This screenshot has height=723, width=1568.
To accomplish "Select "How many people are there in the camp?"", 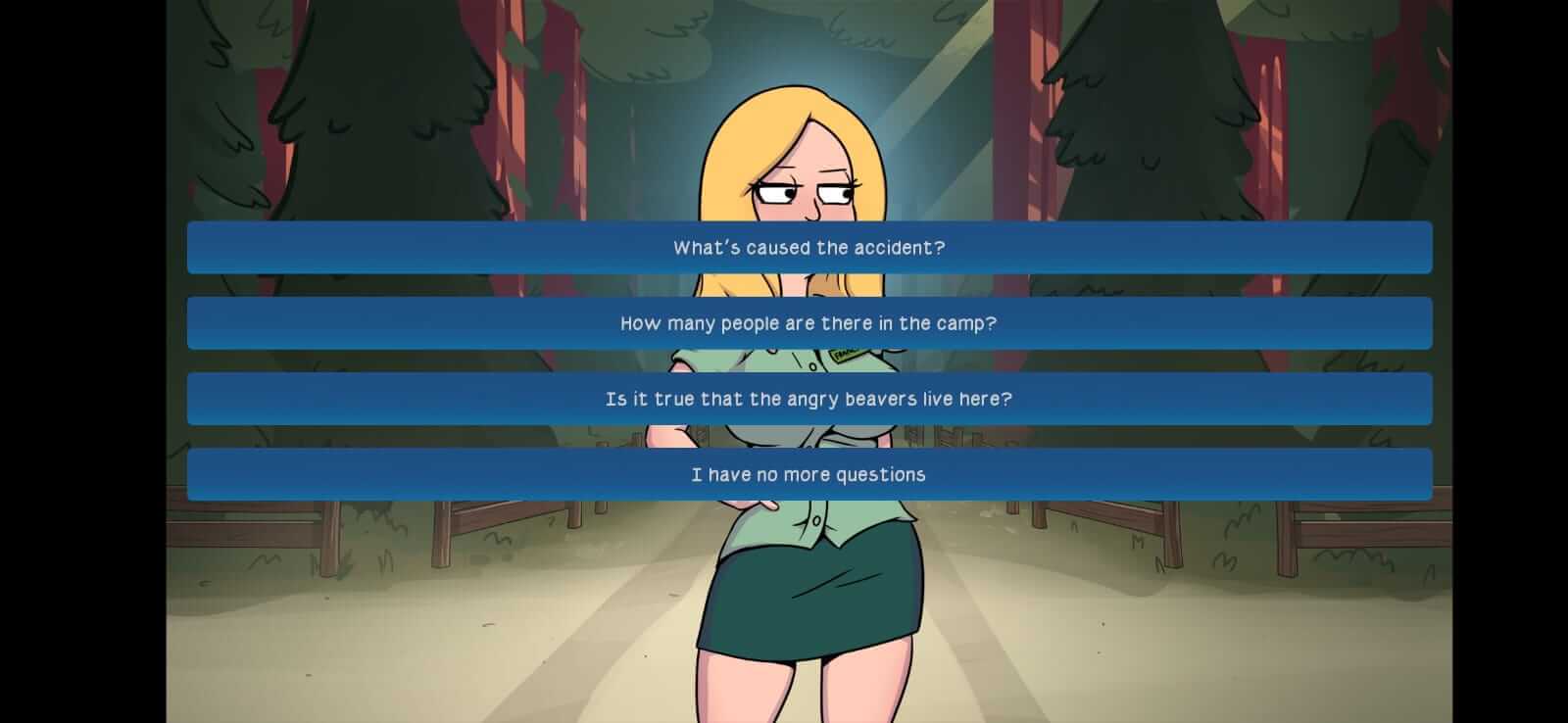I will (808, 322).
